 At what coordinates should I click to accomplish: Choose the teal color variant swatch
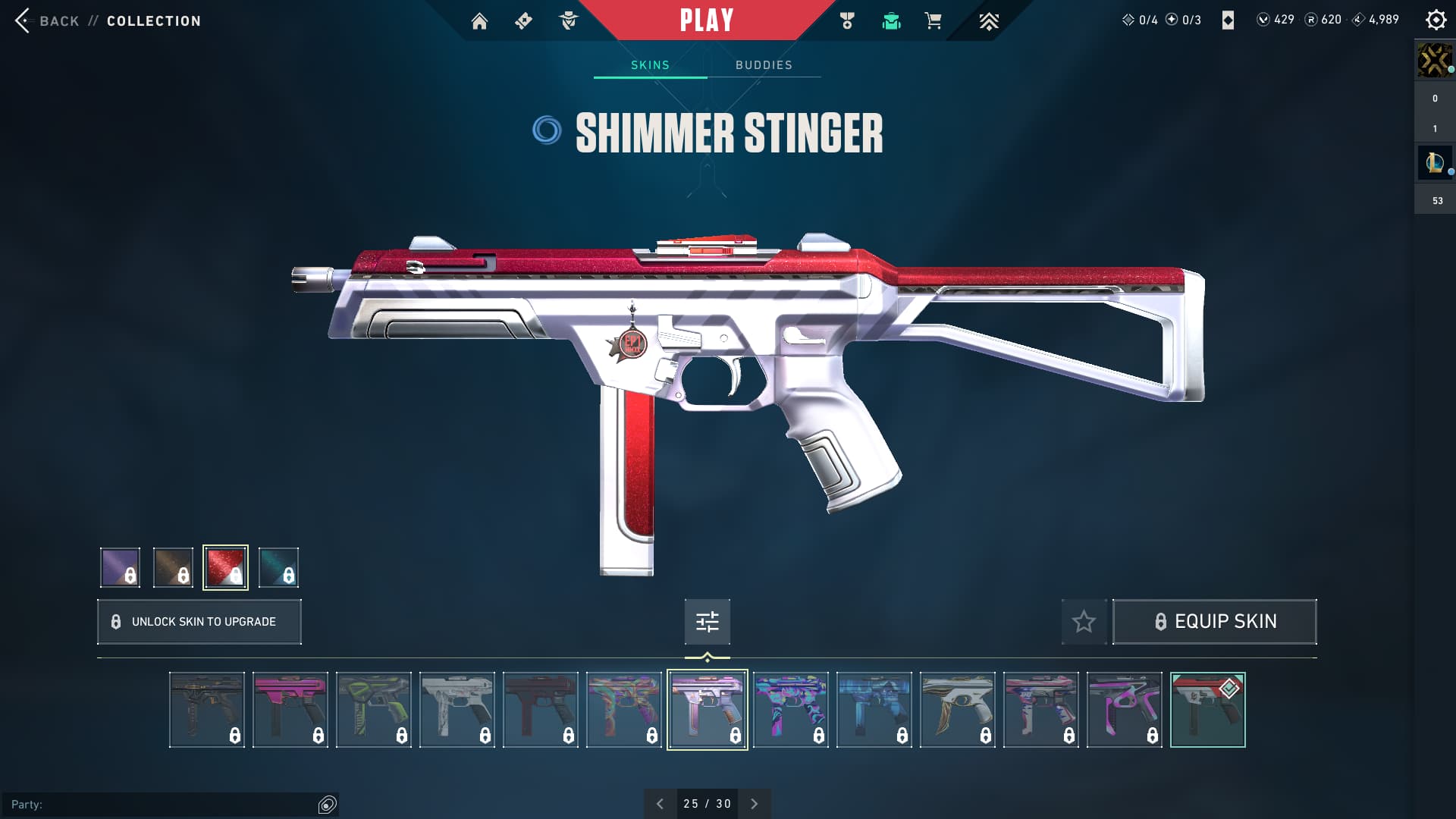click(278, 567)
